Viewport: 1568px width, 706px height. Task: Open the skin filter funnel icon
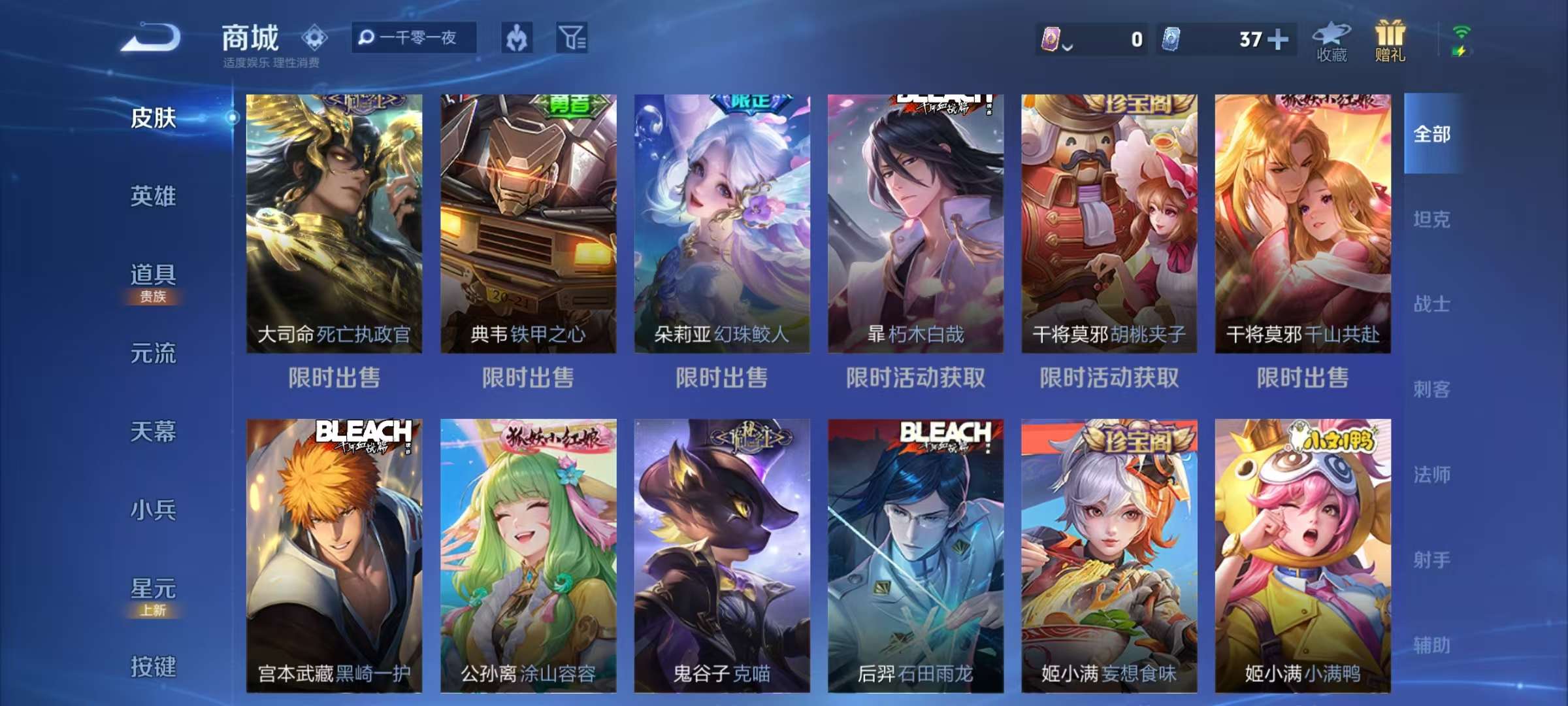572,37
